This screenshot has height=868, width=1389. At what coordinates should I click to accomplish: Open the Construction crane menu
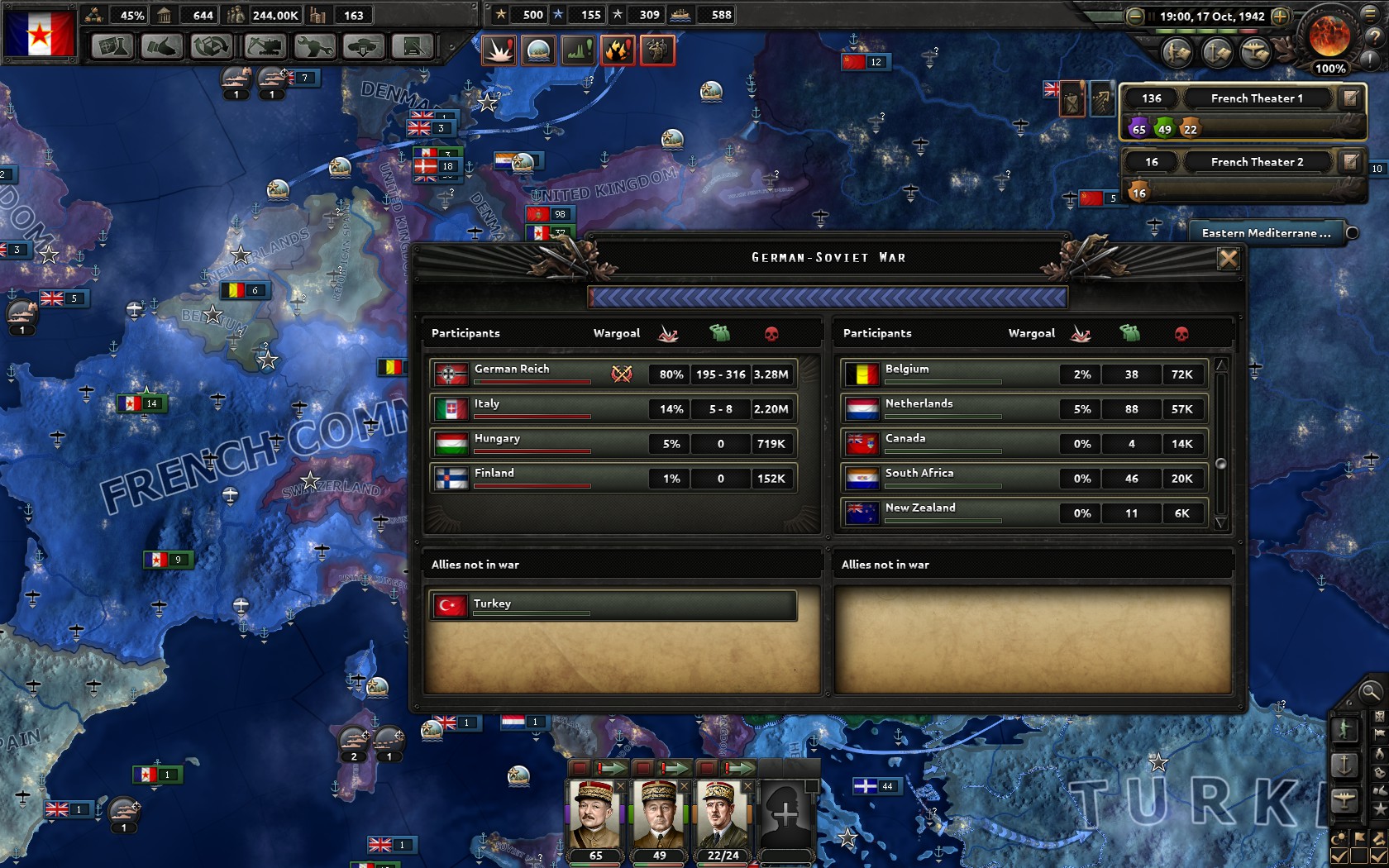[263, 47]
